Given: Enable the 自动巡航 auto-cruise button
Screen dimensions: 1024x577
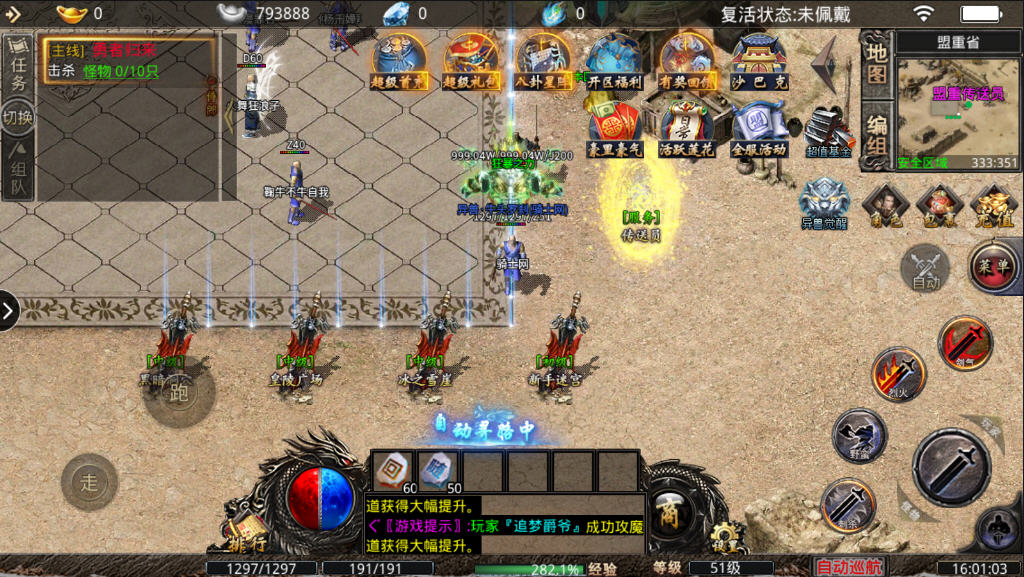Looking at the screenshot, I should click(849, 567).
